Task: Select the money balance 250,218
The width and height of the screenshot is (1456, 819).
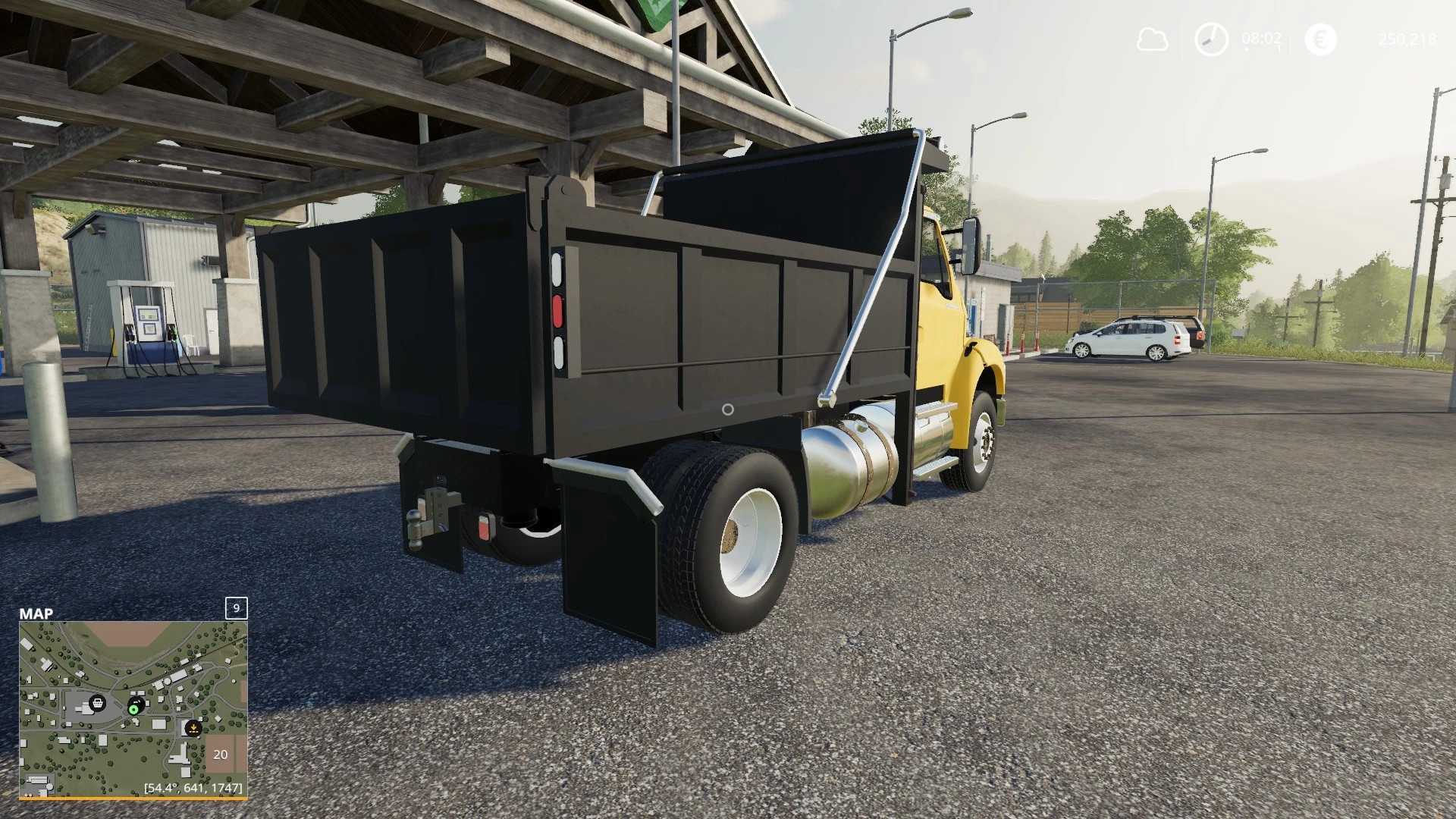Action: 1408,39
